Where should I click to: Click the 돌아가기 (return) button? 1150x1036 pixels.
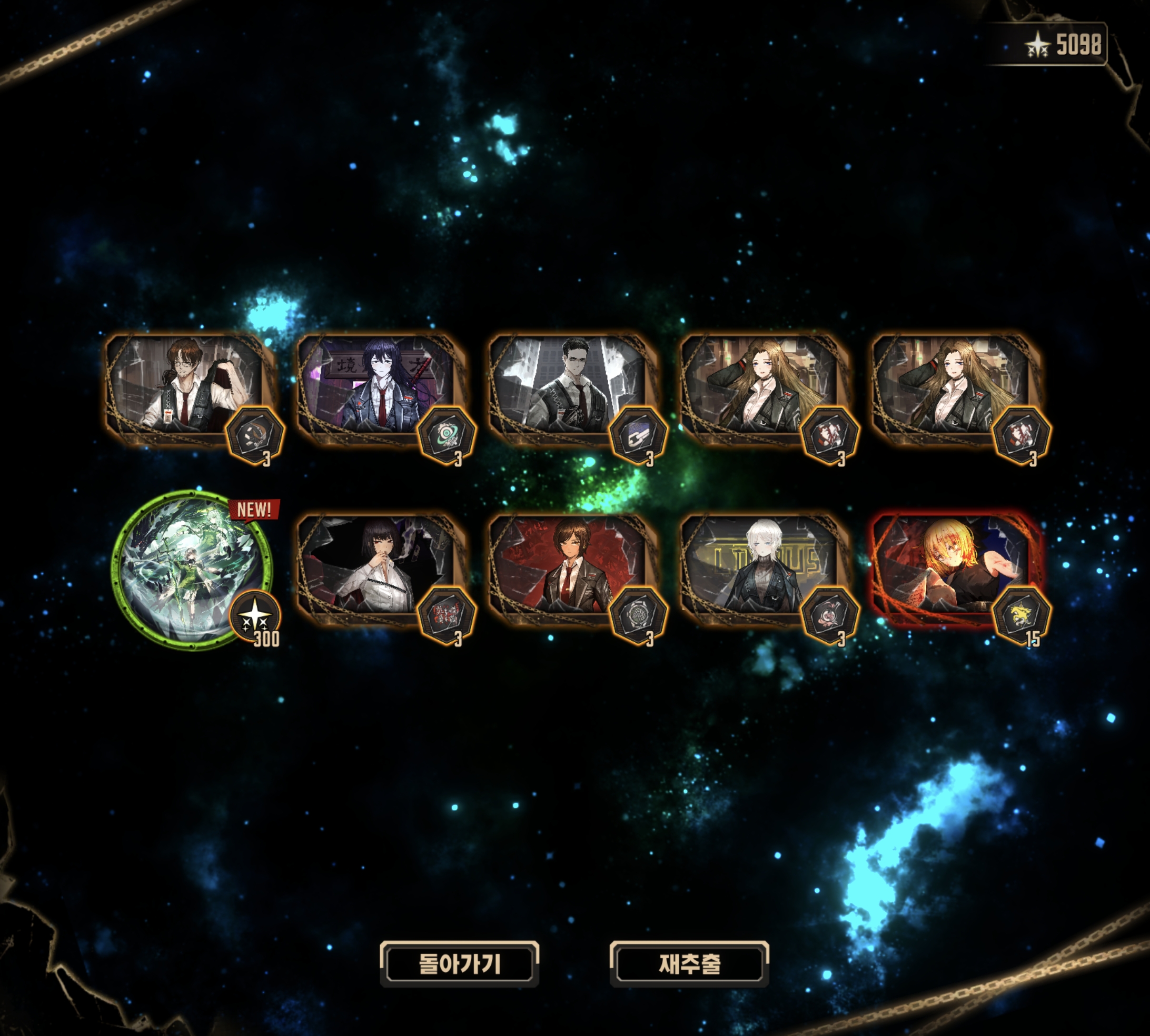click(459, 963)
